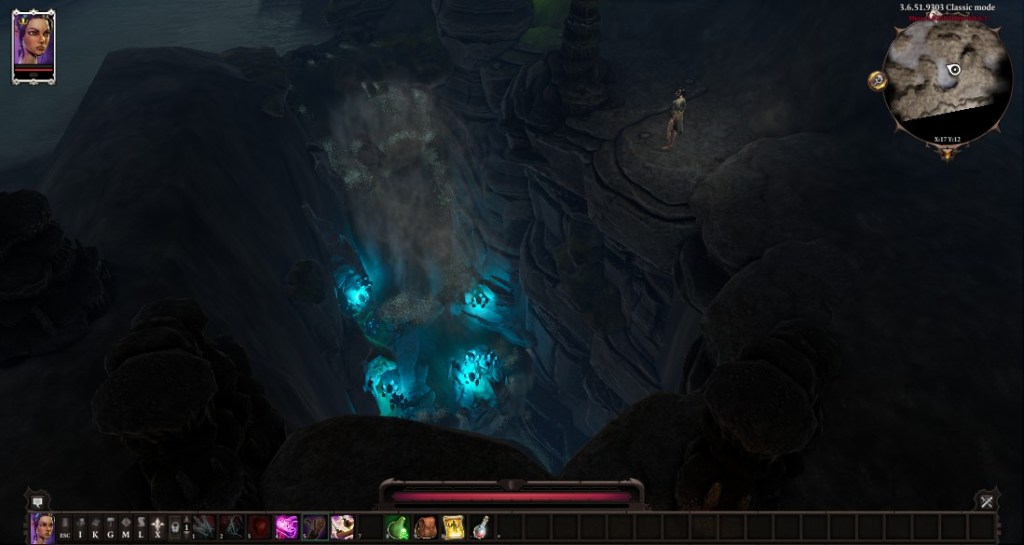The image size is (1024, 545).
Task: Use the yellow scroll item
Action: [x=453, y=527]
